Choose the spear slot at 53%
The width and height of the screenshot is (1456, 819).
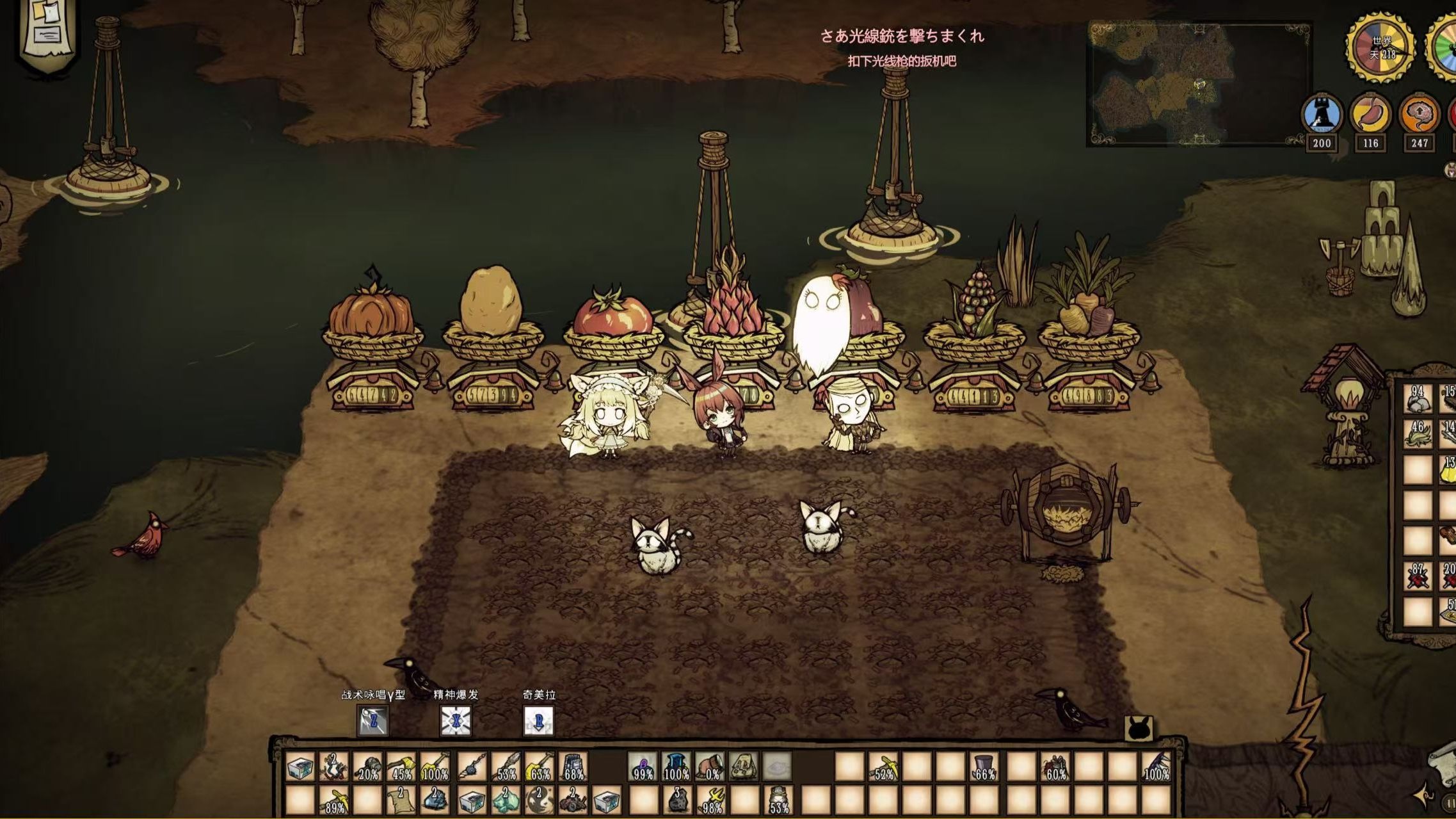coord(506,766)
